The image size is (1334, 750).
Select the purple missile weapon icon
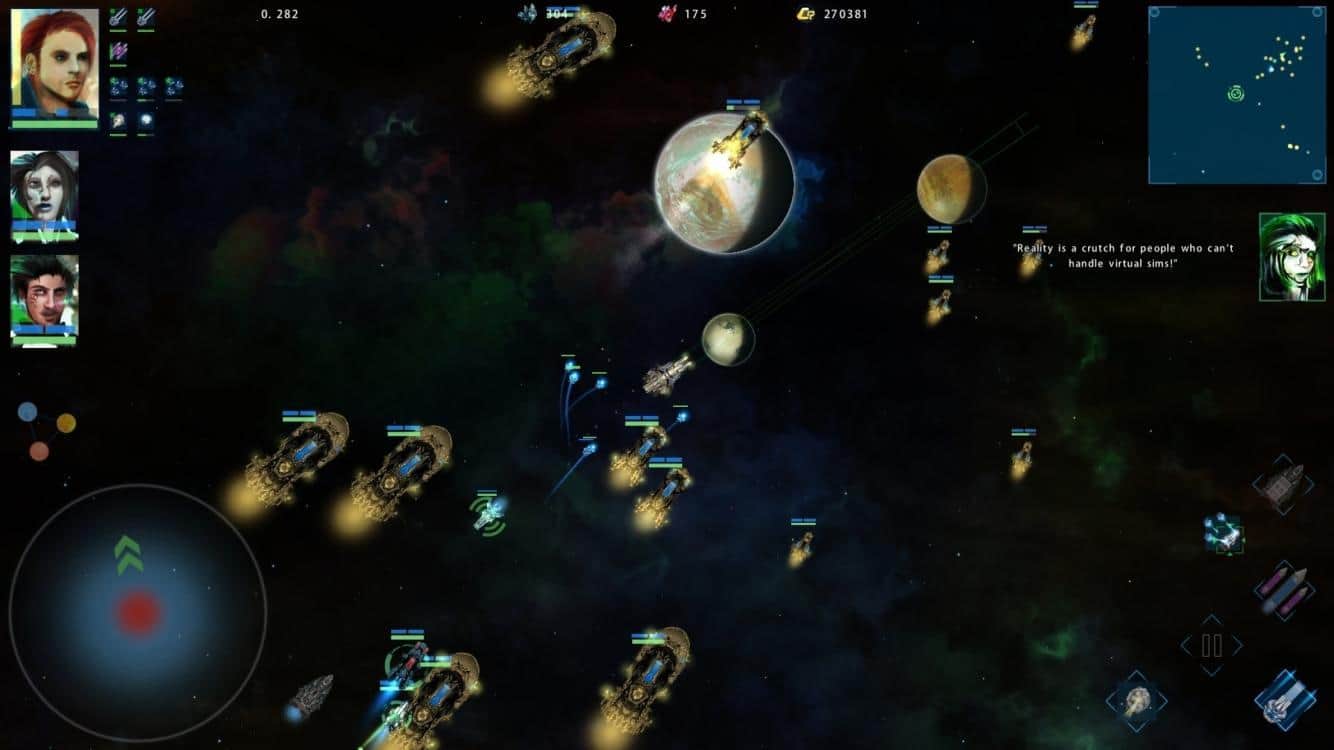coord(118,50)
